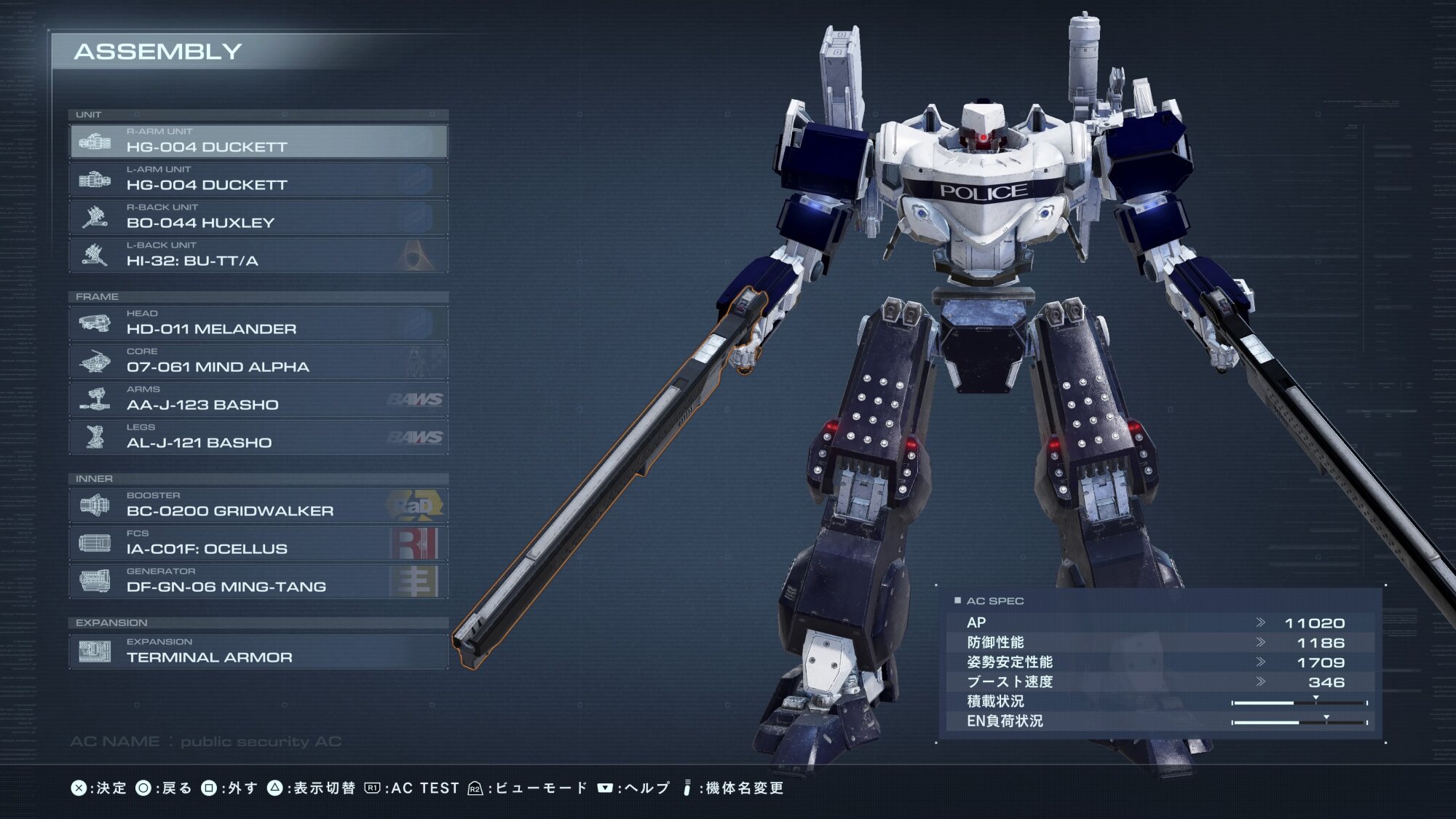This screenshot has width=1456, height=819.
Task: Open the BOOSTER slot BC-0200 GRIDWALKER
Action: (258, 505)
